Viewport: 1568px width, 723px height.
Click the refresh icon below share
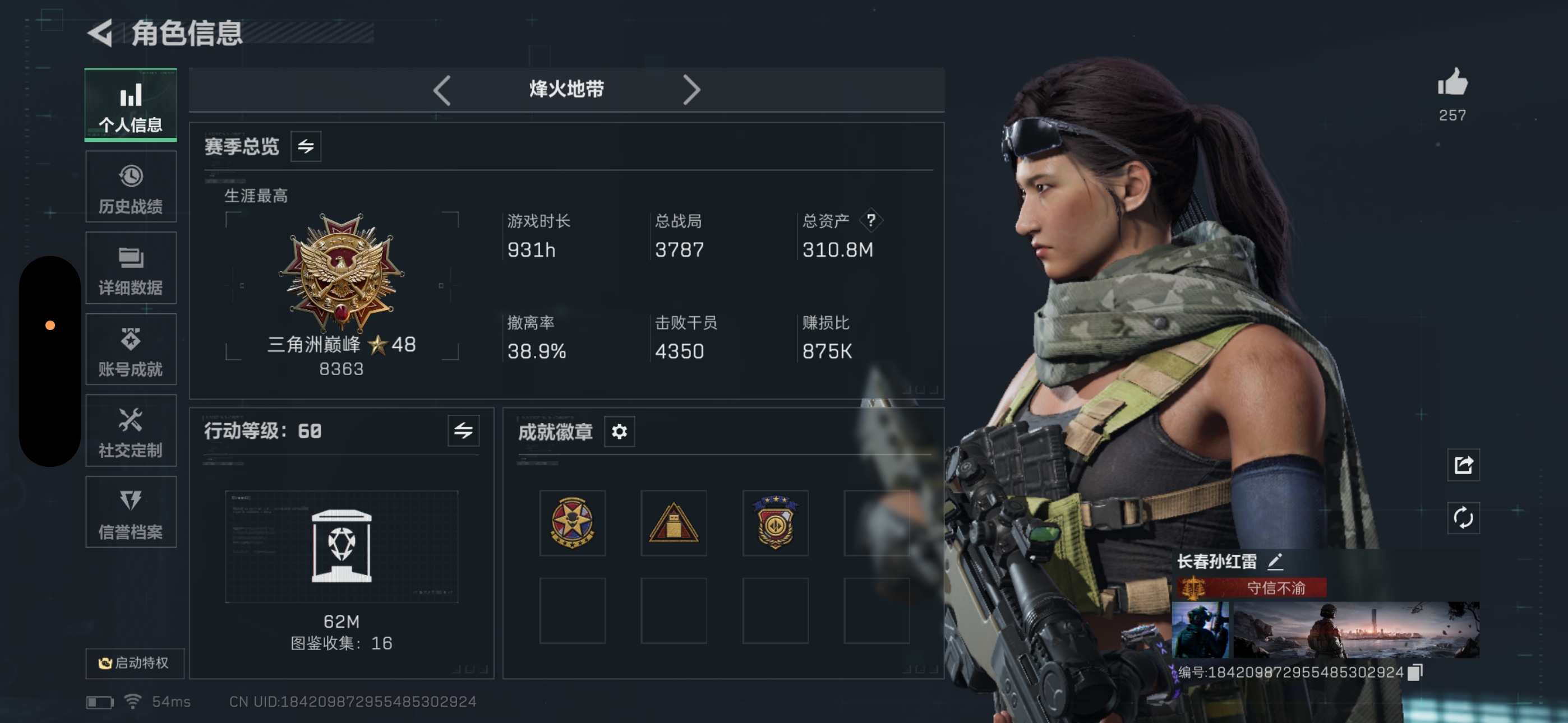tap(1463, 518)
